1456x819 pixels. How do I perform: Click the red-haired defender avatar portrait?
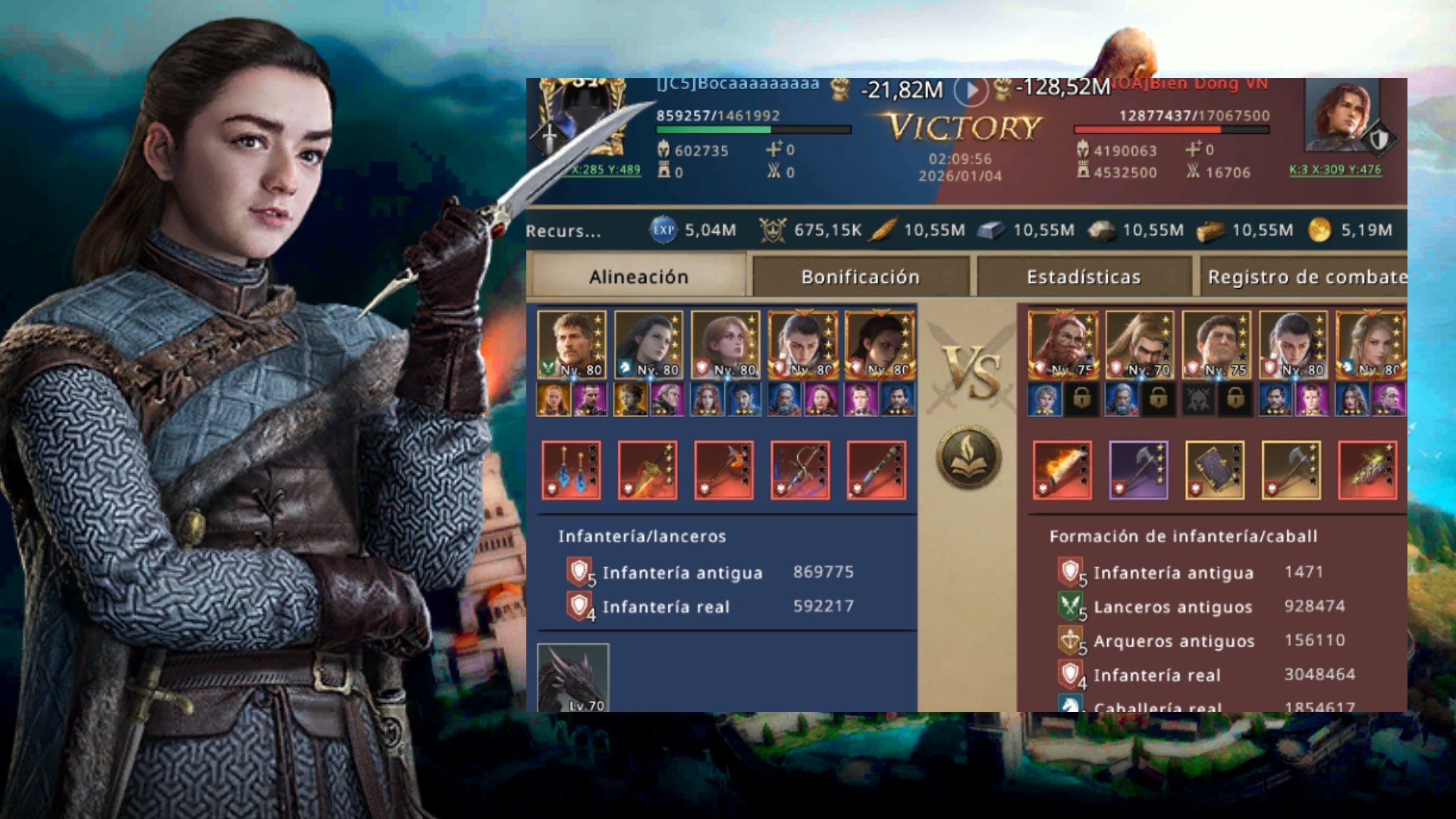(1341, 115)
